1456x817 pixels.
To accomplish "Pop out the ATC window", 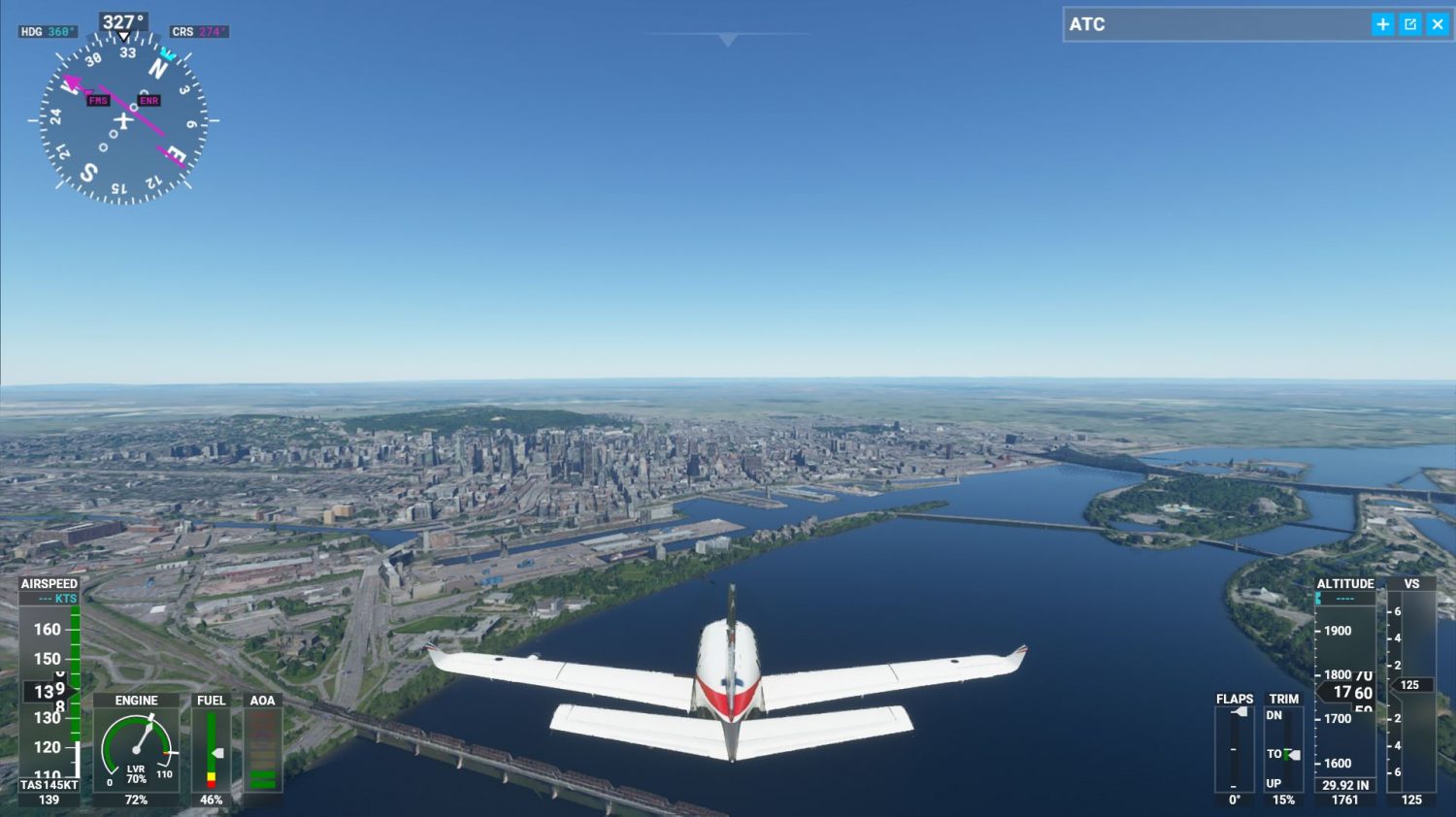I will pos(1410,24).
